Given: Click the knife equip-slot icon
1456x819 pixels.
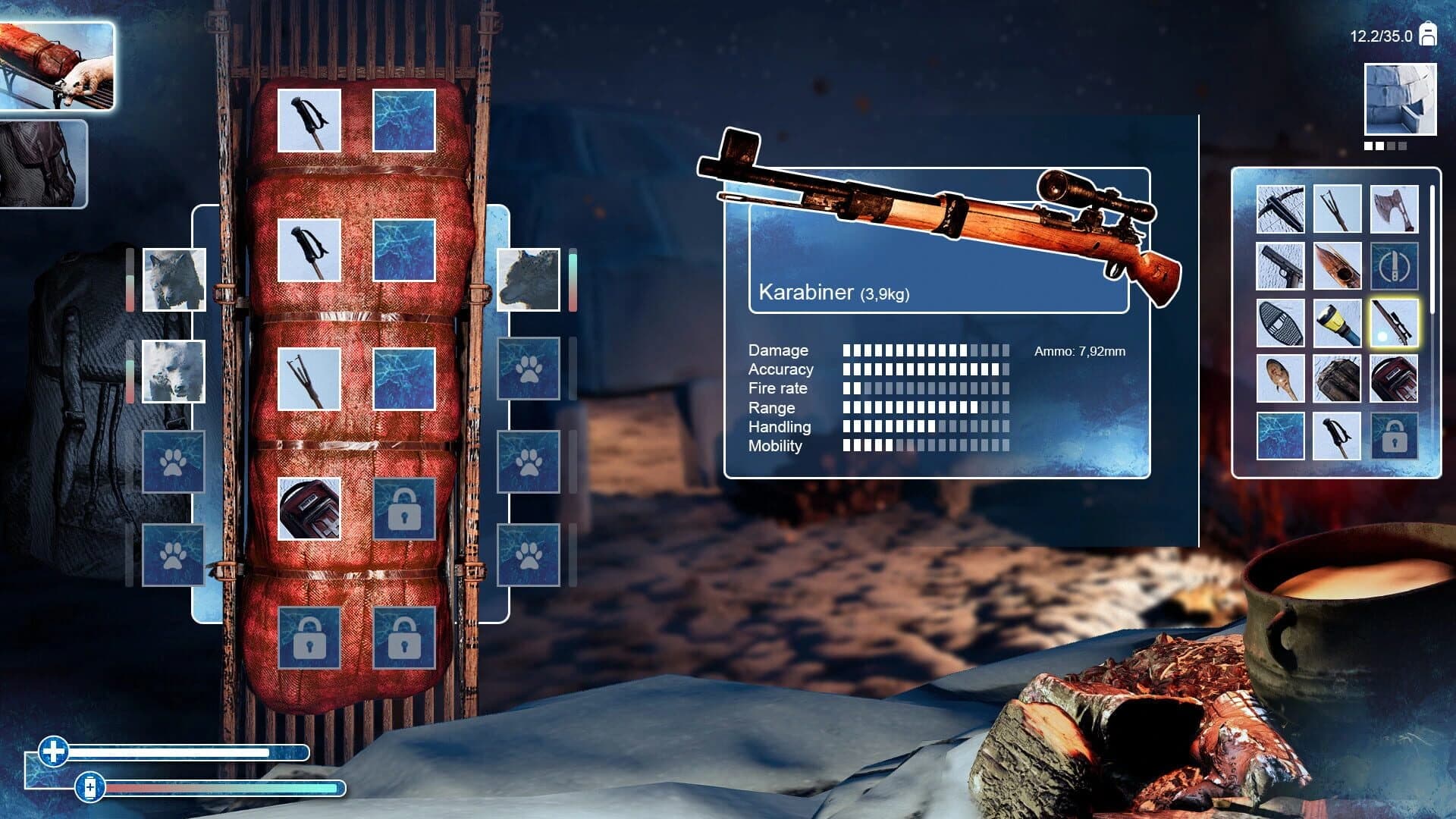Looking at the screenshot, I should click(1396, 265).
